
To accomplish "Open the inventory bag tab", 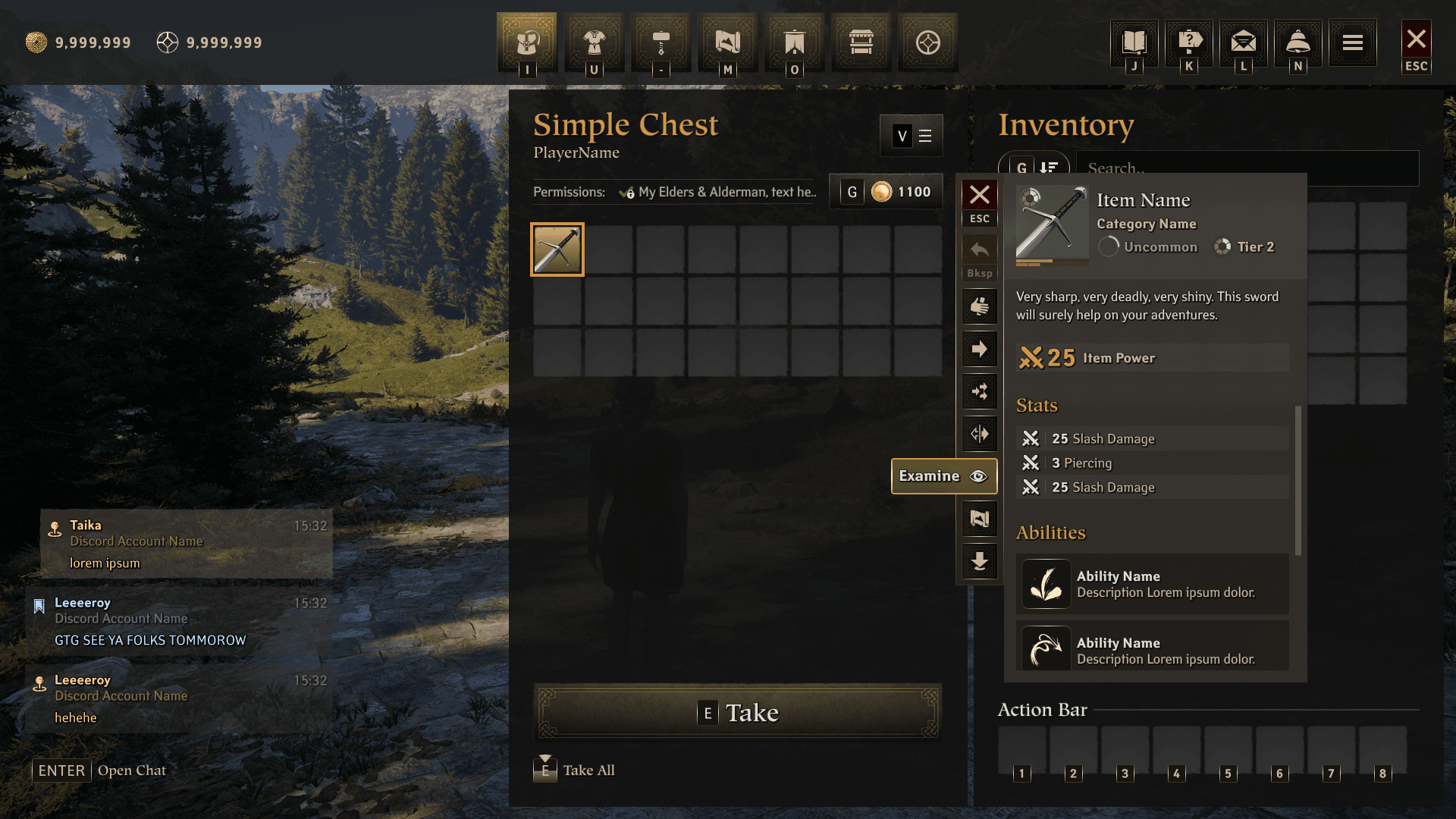I will click(x=527, y=42).
